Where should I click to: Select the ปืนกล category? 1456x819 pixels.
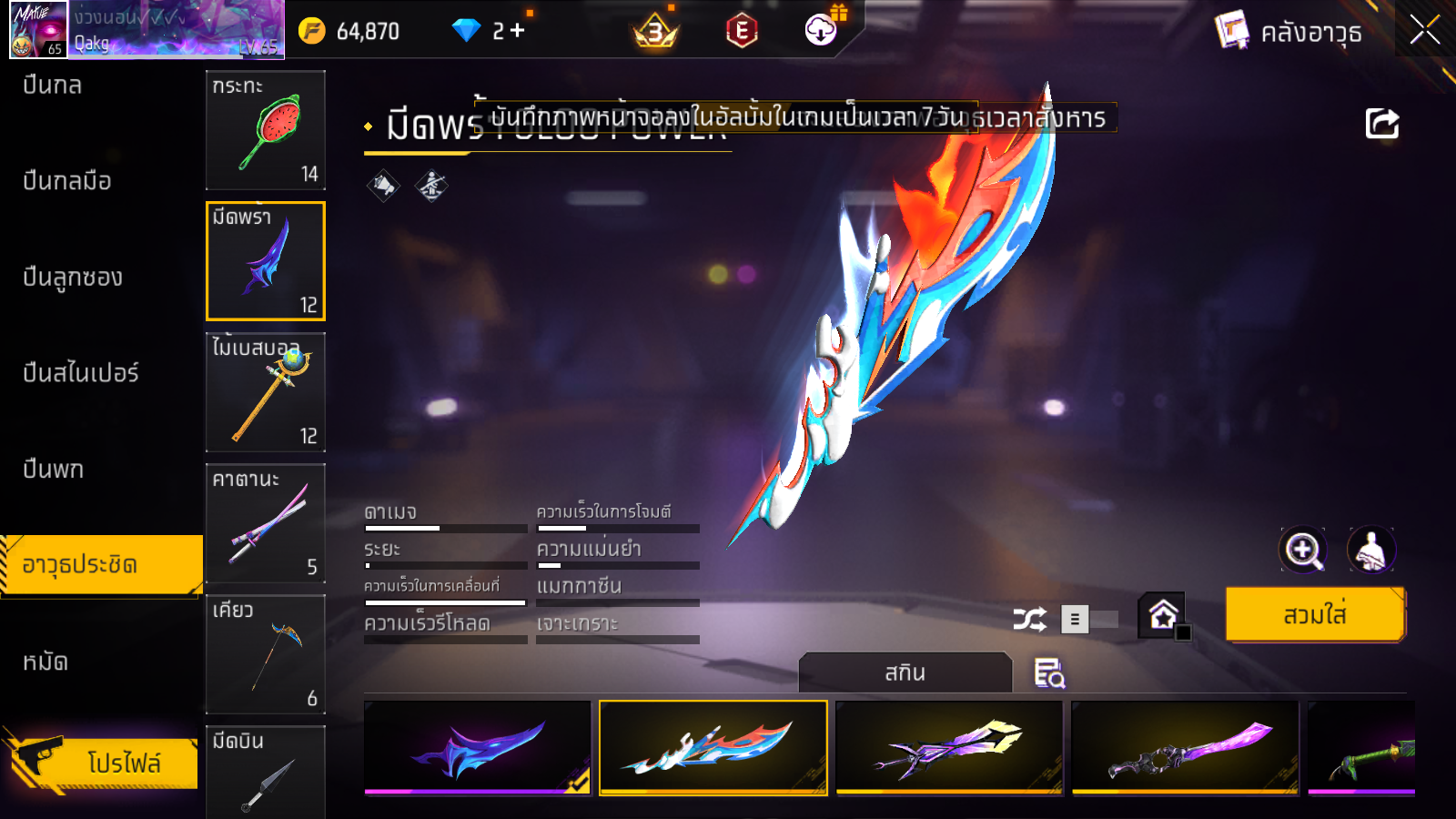click(53, 86)
